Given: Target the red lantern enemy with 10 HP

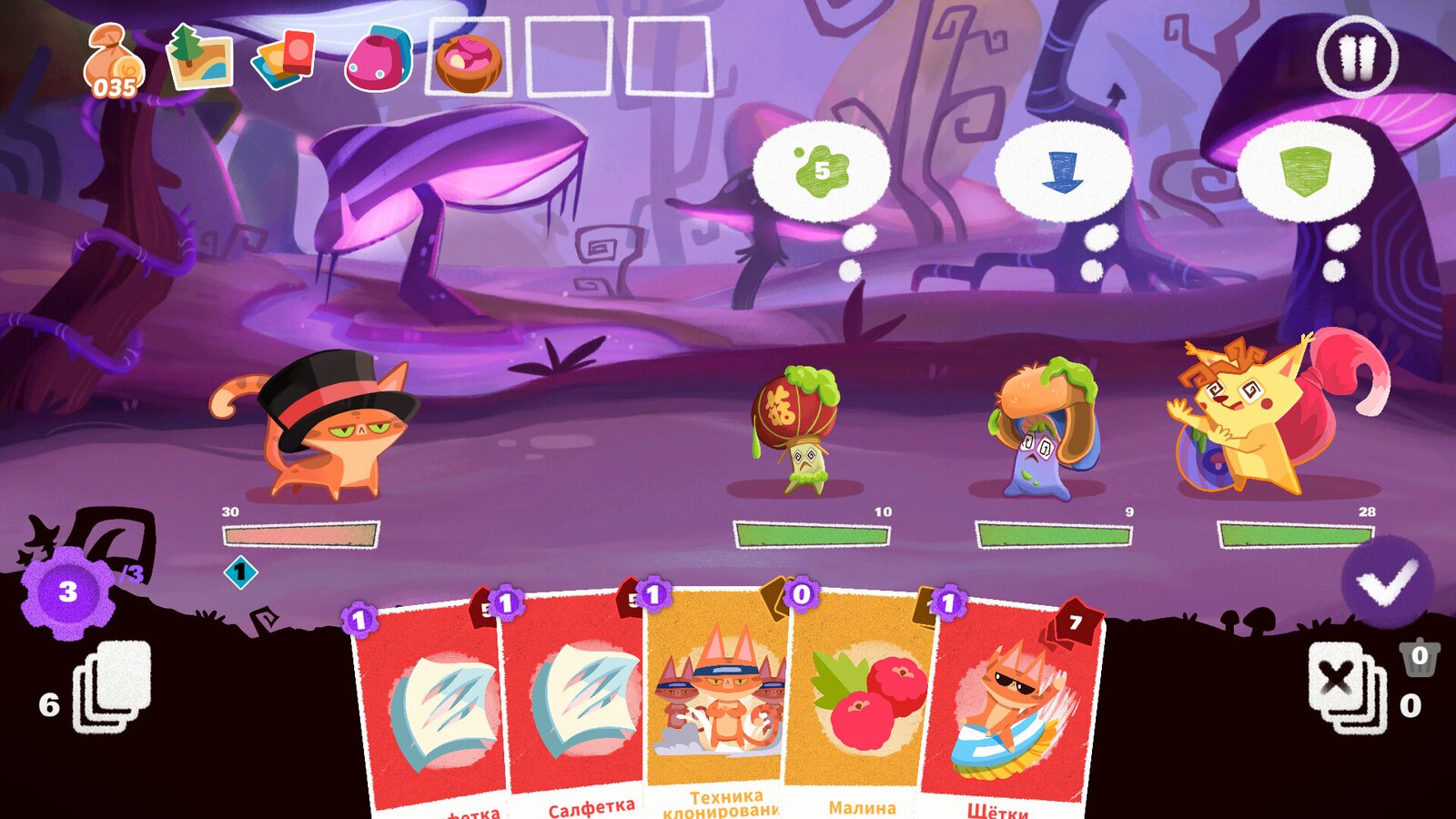Looking at the screenshot, I should (x=796, y=428).
